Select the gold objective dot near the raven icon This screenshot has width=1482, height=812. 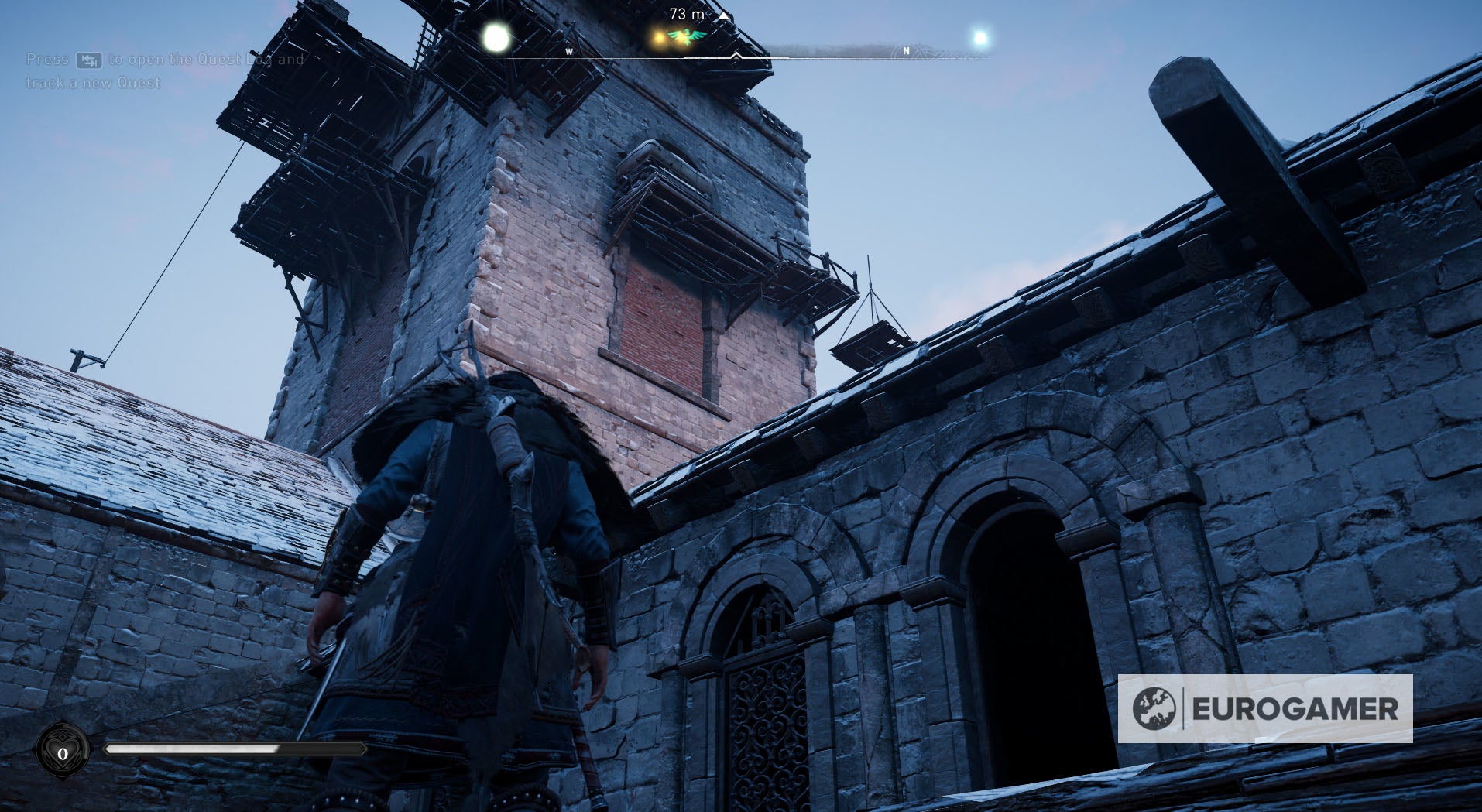click(657, 38)
